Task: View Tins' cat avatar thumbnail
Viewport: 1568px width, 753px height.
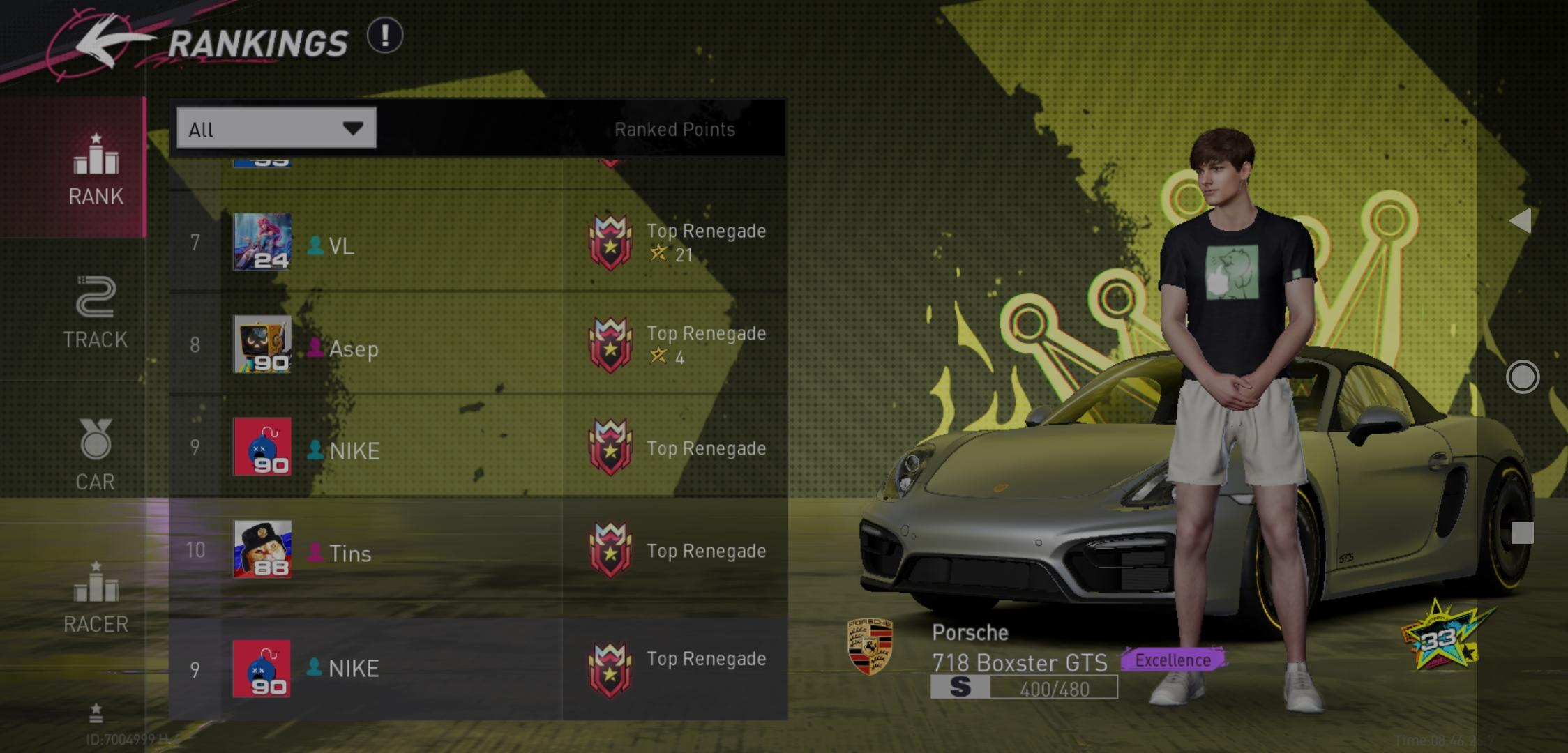Action: pyautogui.click(x=262, y=549)
